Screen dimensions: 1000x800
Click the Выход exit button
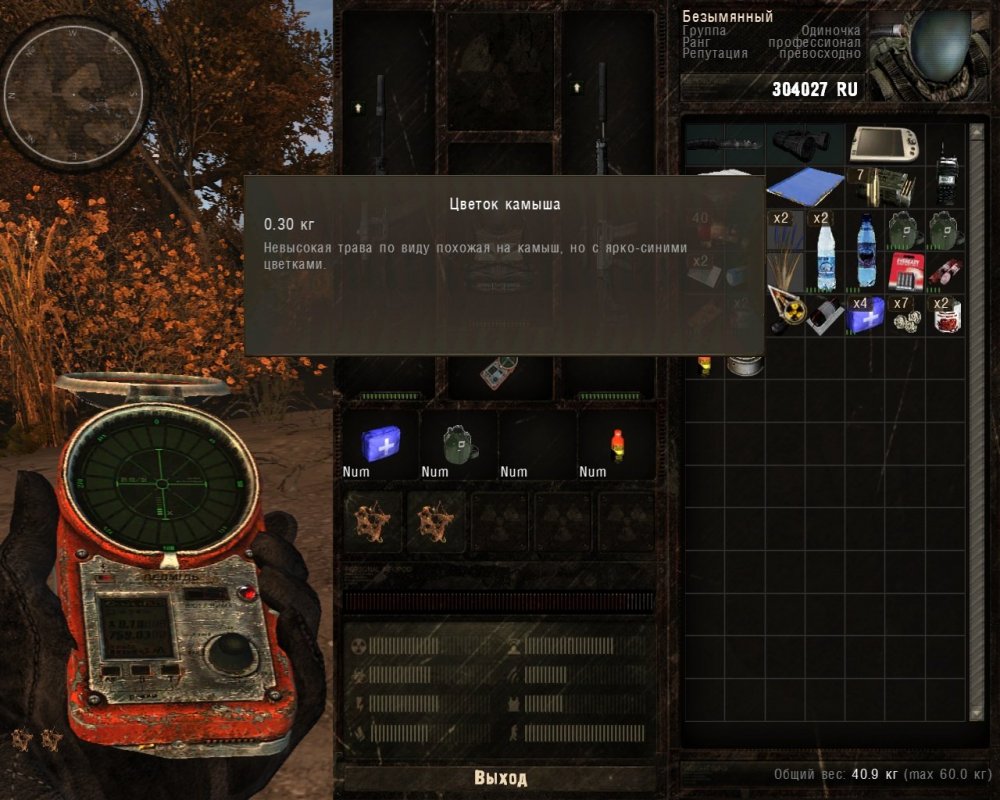point(499,778)
